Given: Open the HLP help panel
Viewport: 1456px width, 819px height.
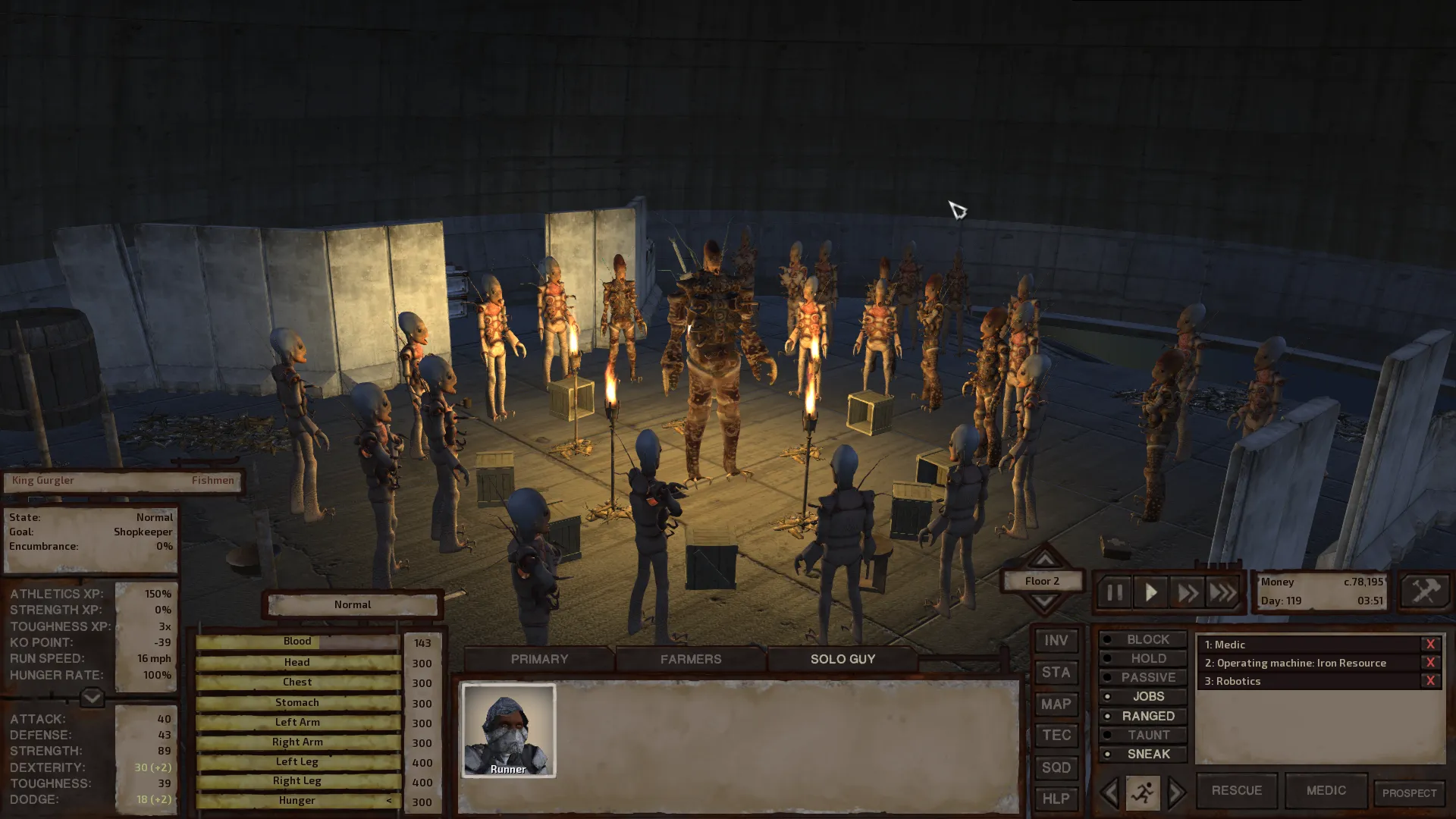Looking at the screenshot, I should 1056,799.
